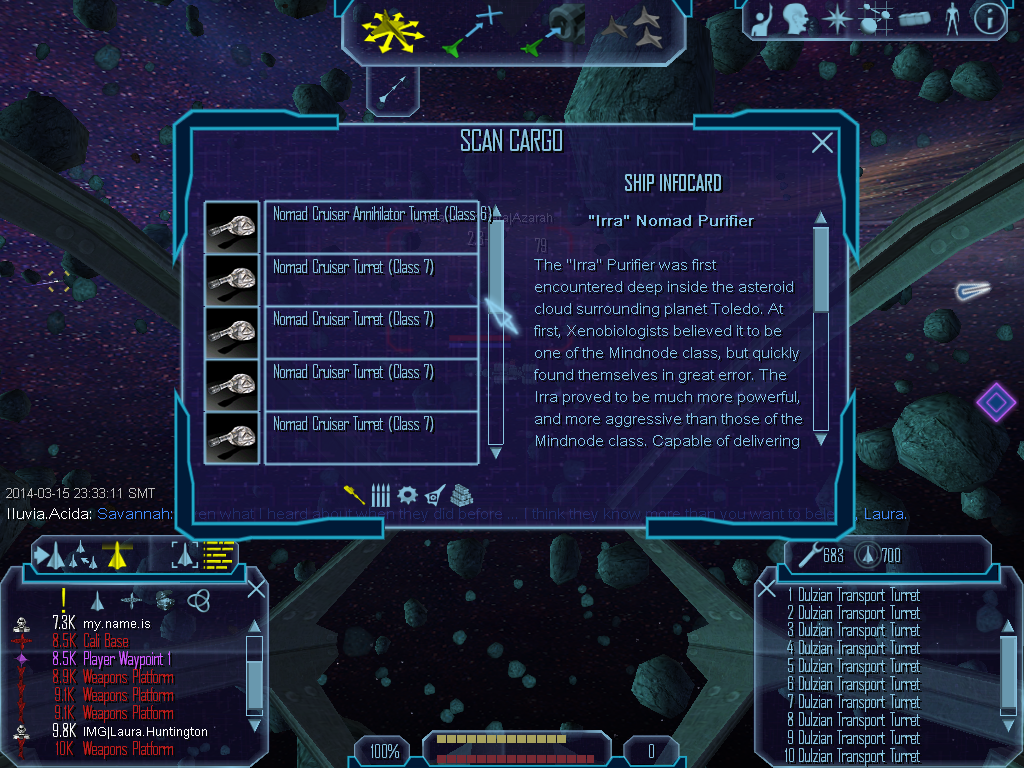
Task: Open the player status figure icon
Action: point(951,19)
